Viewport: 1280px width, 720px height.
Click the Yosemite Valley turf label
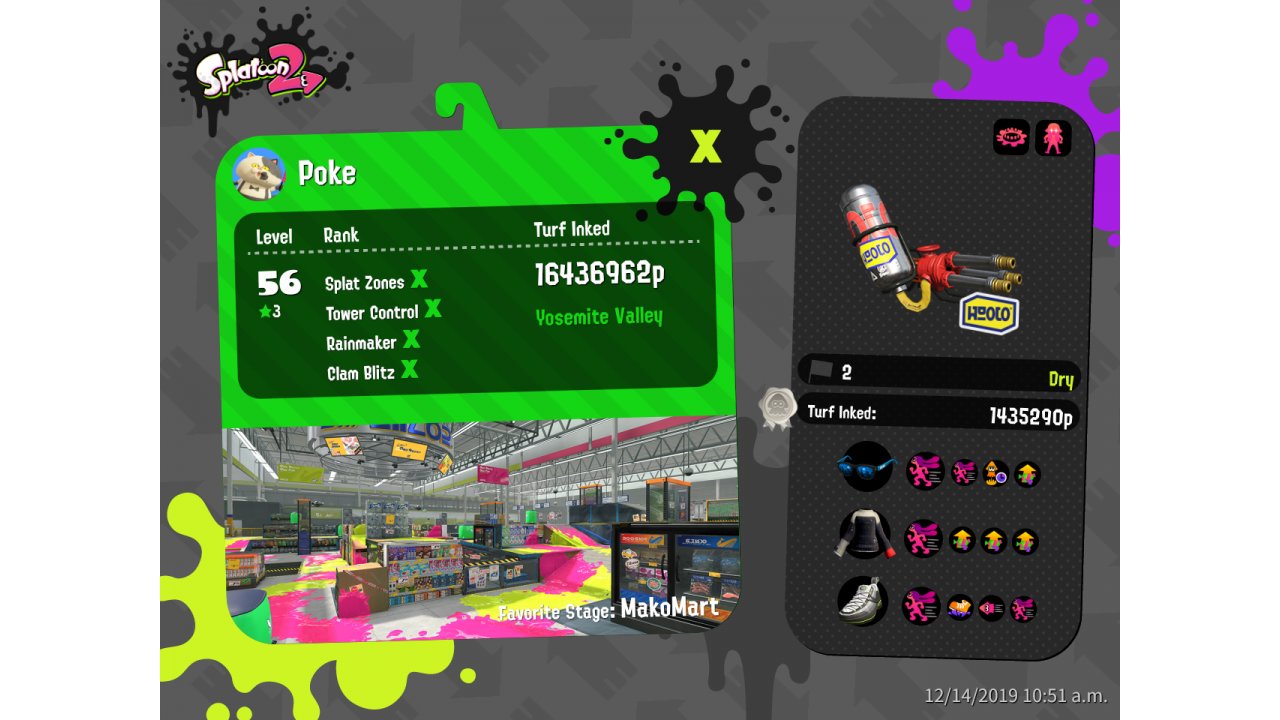tap(598, 317)
